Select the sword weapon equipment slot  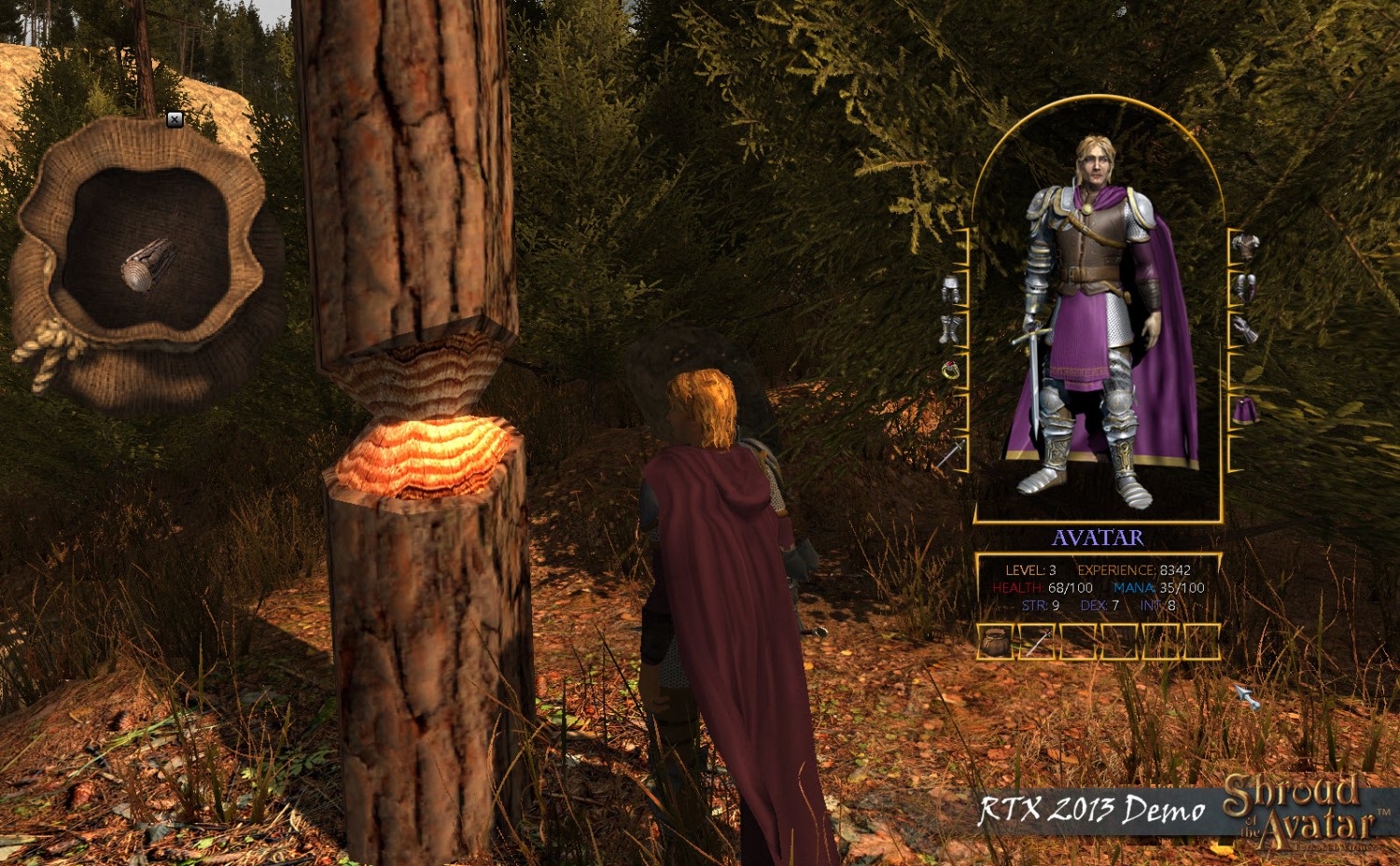click(949, 455)
